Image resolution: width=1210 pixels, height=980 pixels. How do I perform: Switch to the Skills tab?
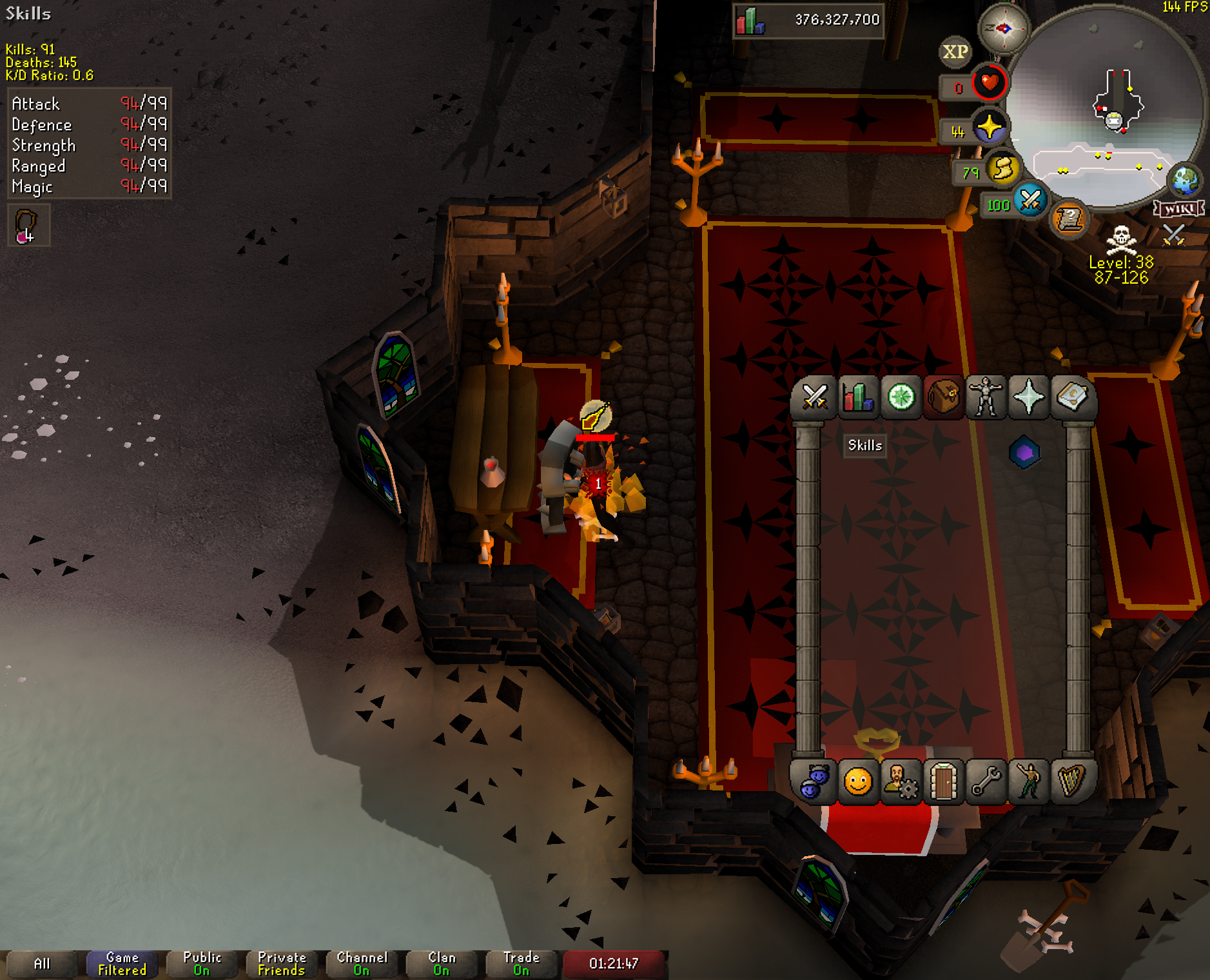[858, 397]
